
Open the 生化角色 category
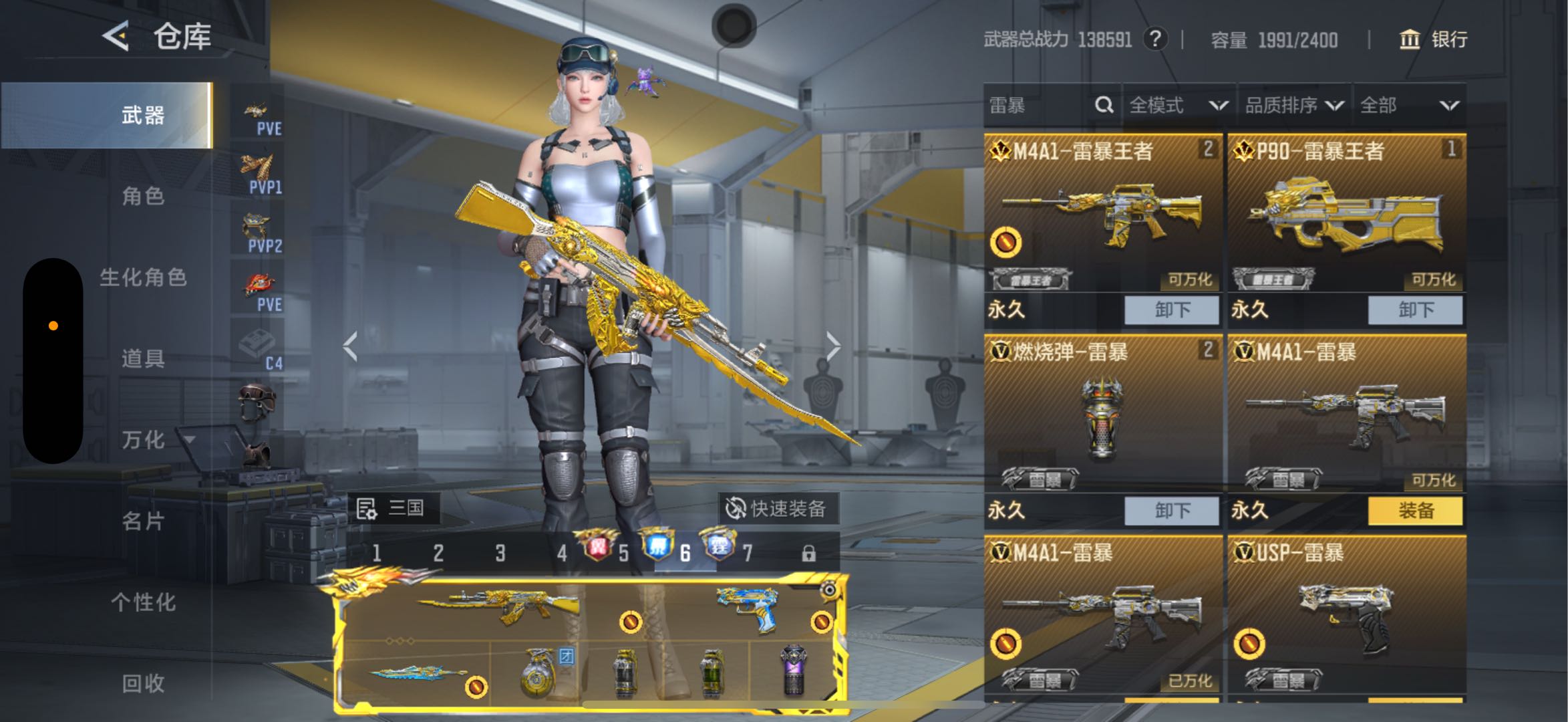coord(143,277)
